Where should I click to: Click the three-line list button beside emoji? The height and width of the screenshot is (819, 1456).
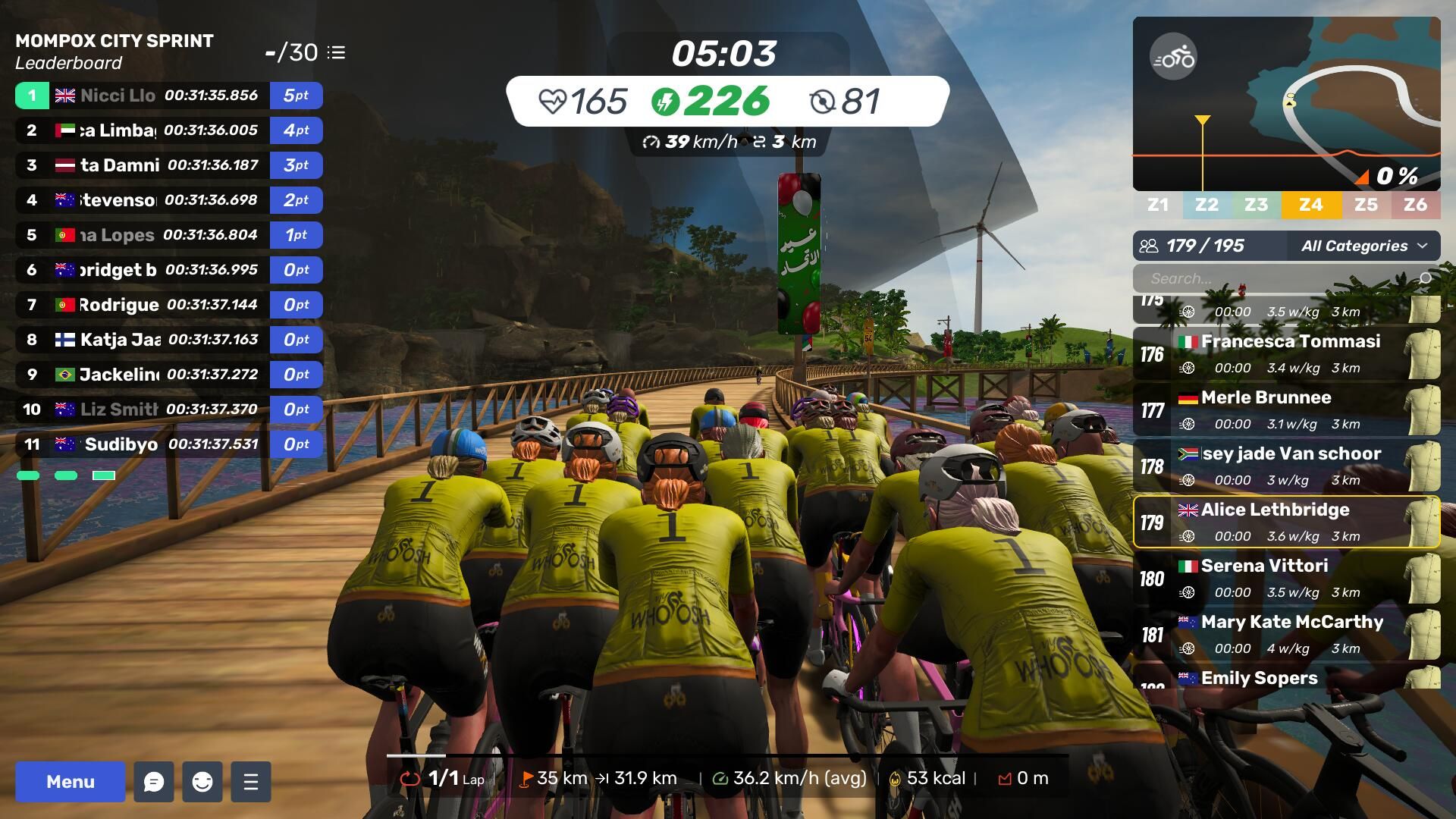[251, 782]
